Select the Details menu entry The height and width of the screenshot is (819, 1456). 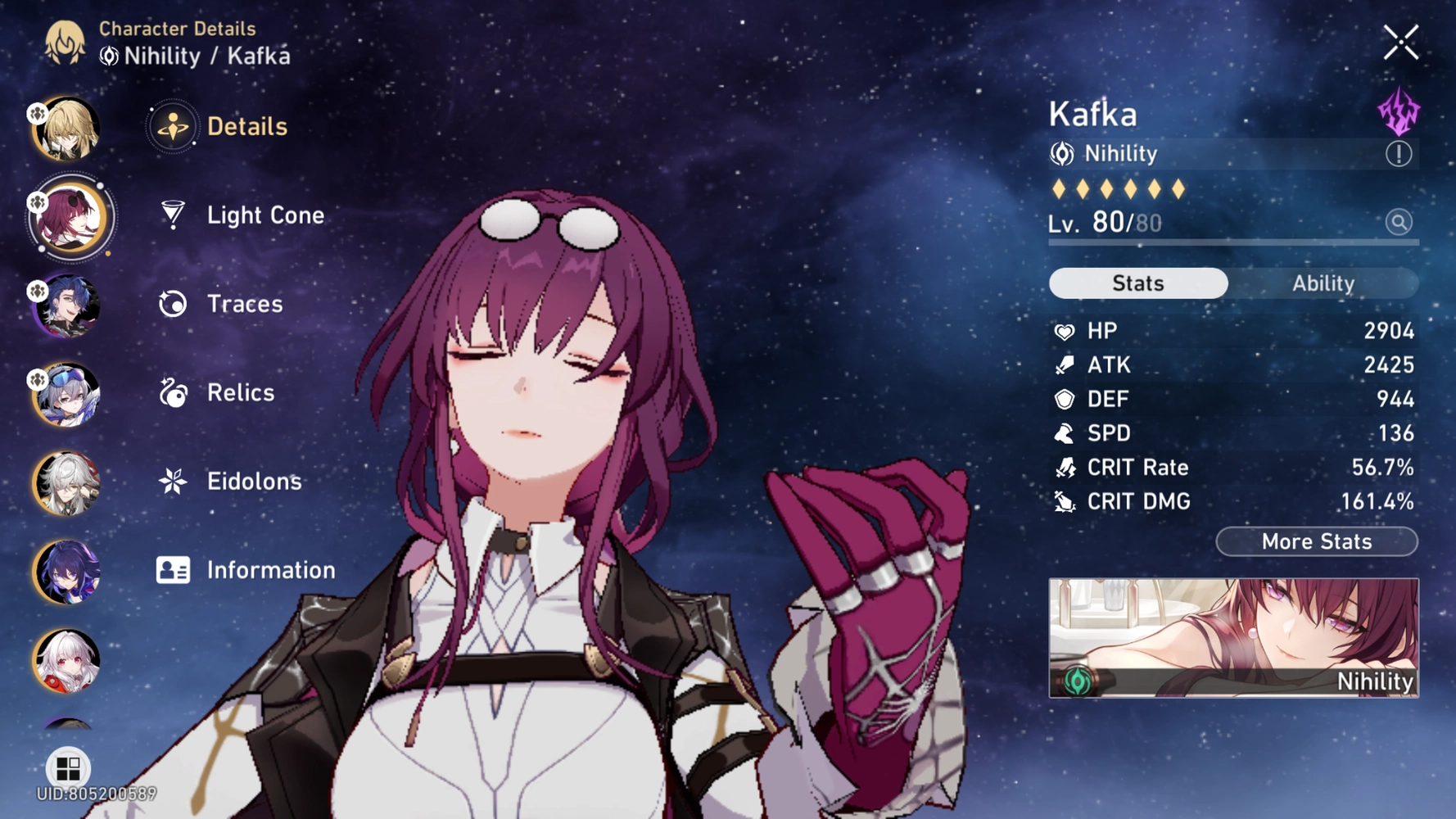click(246, 126)
